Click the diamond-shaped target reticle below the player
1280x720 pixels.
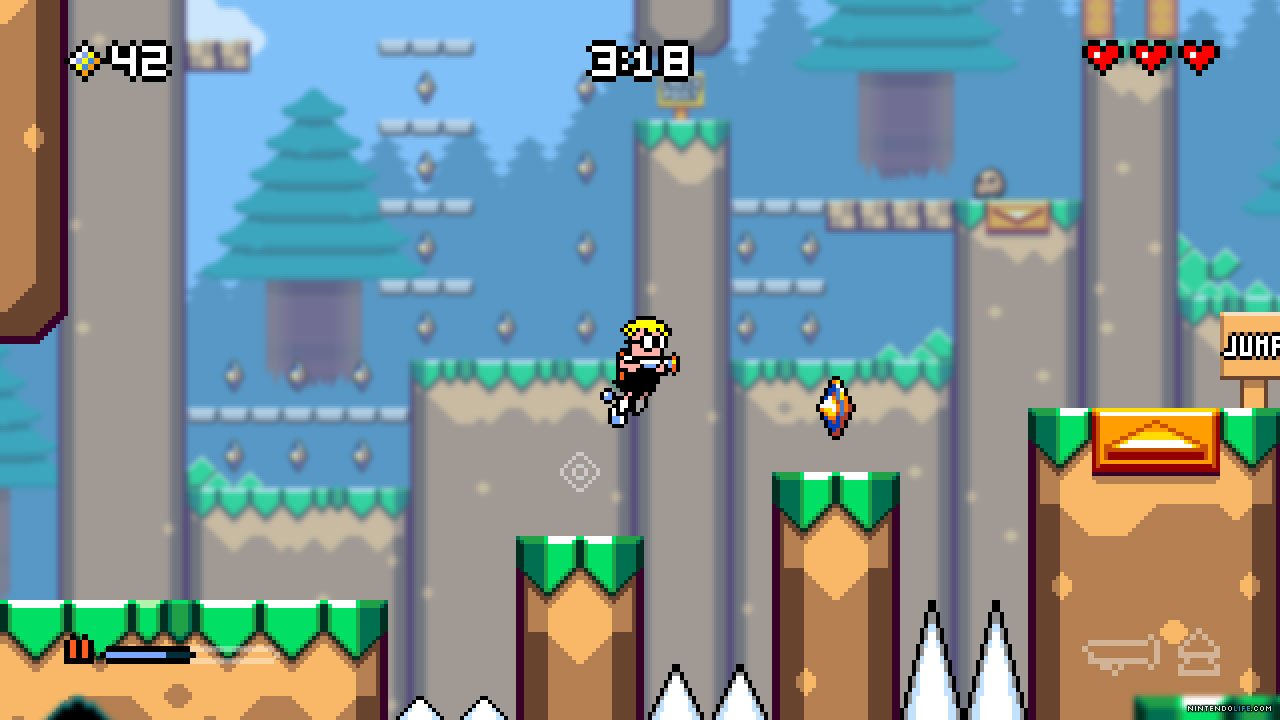coord(580,471)
